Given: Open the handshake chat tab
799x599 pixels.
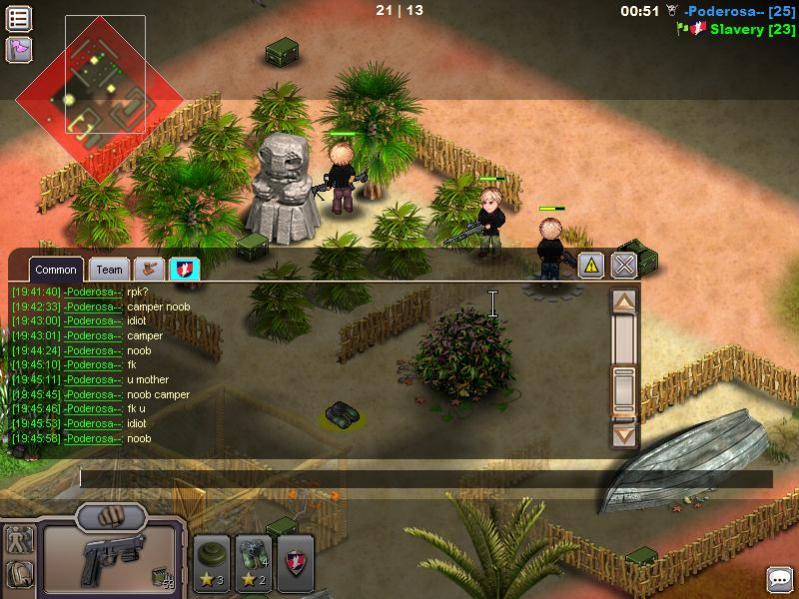Looking at the screenshot, I should coord(149,268).
